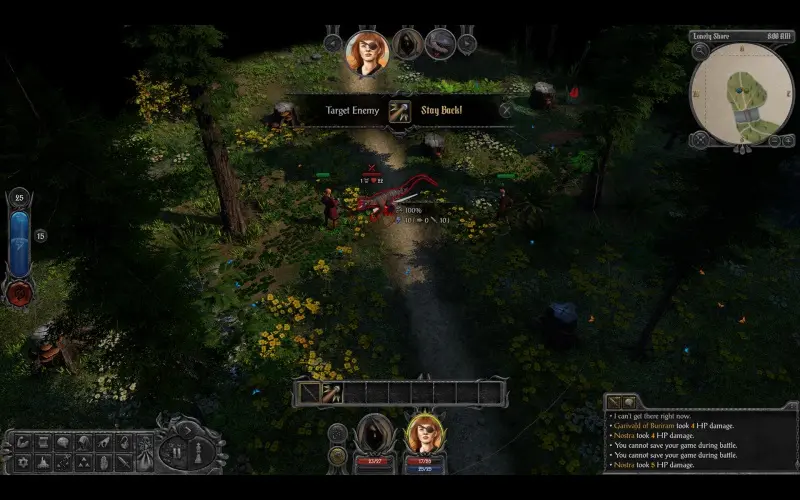Select the first weapon attack hotbar slot
This screenshot has width=800, height=500.
[x=310, y=393]
